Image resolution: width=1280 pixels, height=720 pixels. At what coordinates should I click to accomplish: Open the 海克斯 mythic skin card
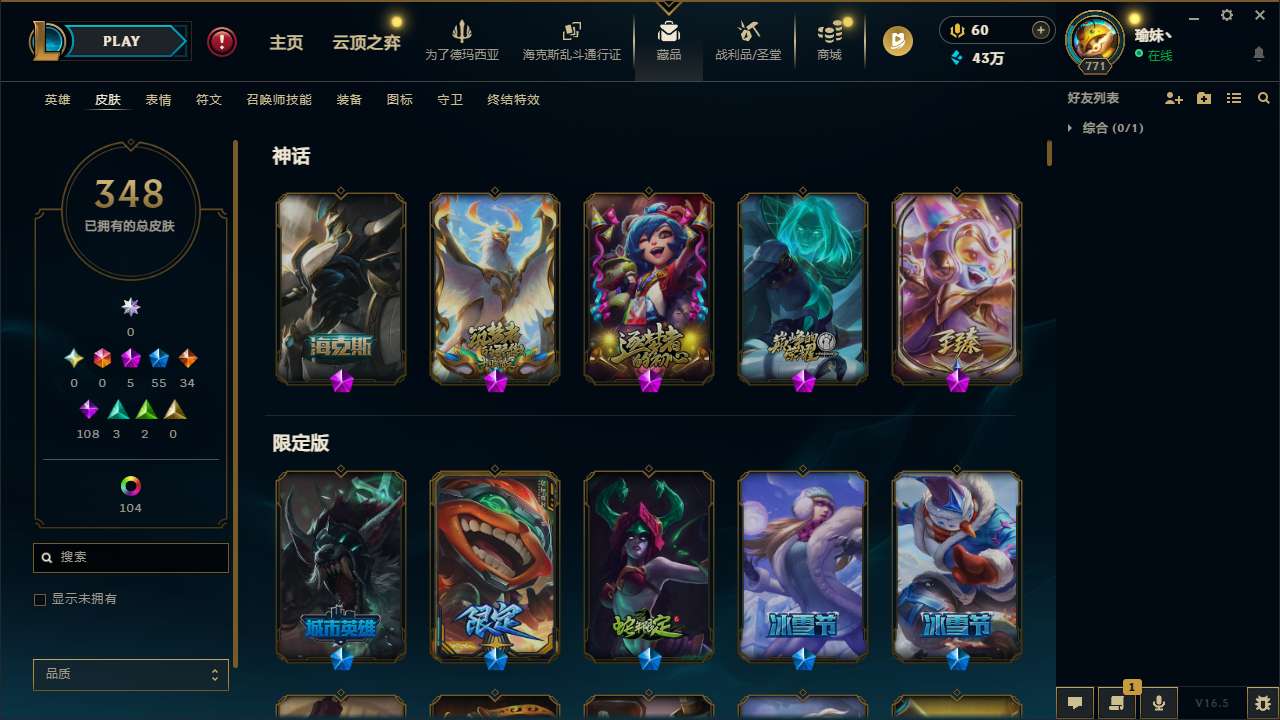pyautogui.click(x=340, y=288)
